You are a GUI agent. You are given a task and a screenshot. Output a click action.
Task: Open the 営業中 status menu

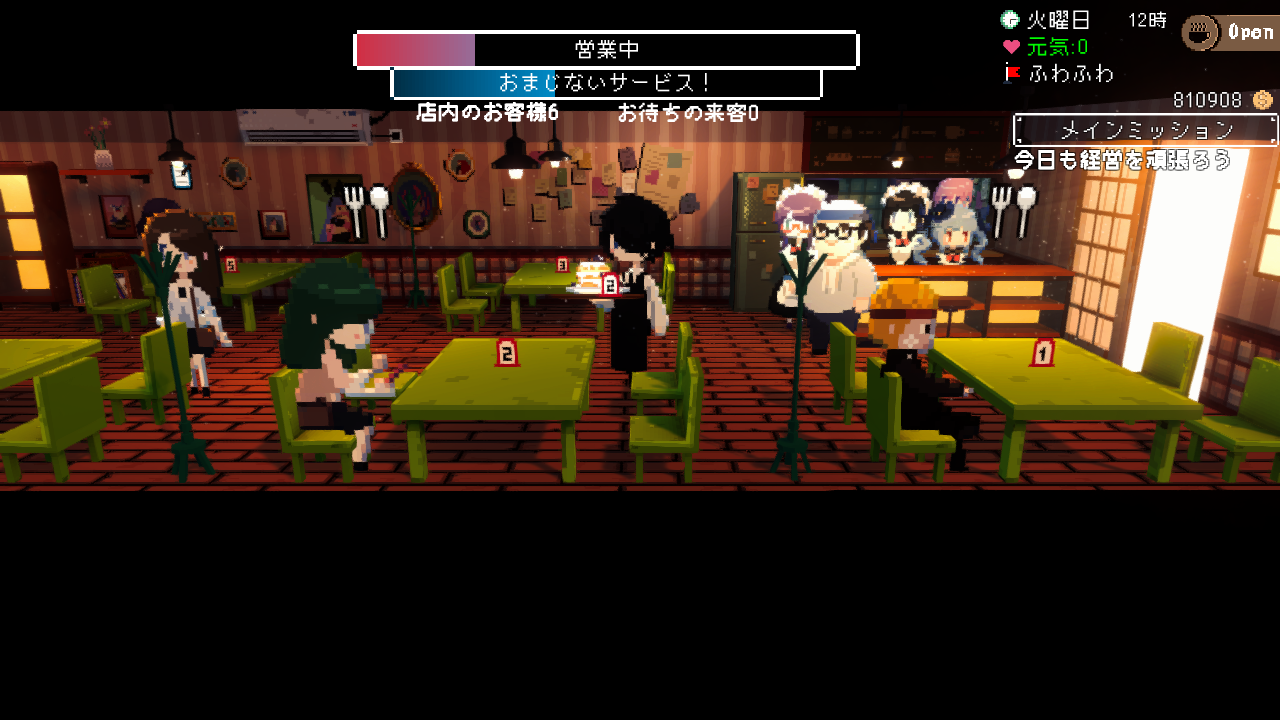pyautogui.click(x=604, y=48)
